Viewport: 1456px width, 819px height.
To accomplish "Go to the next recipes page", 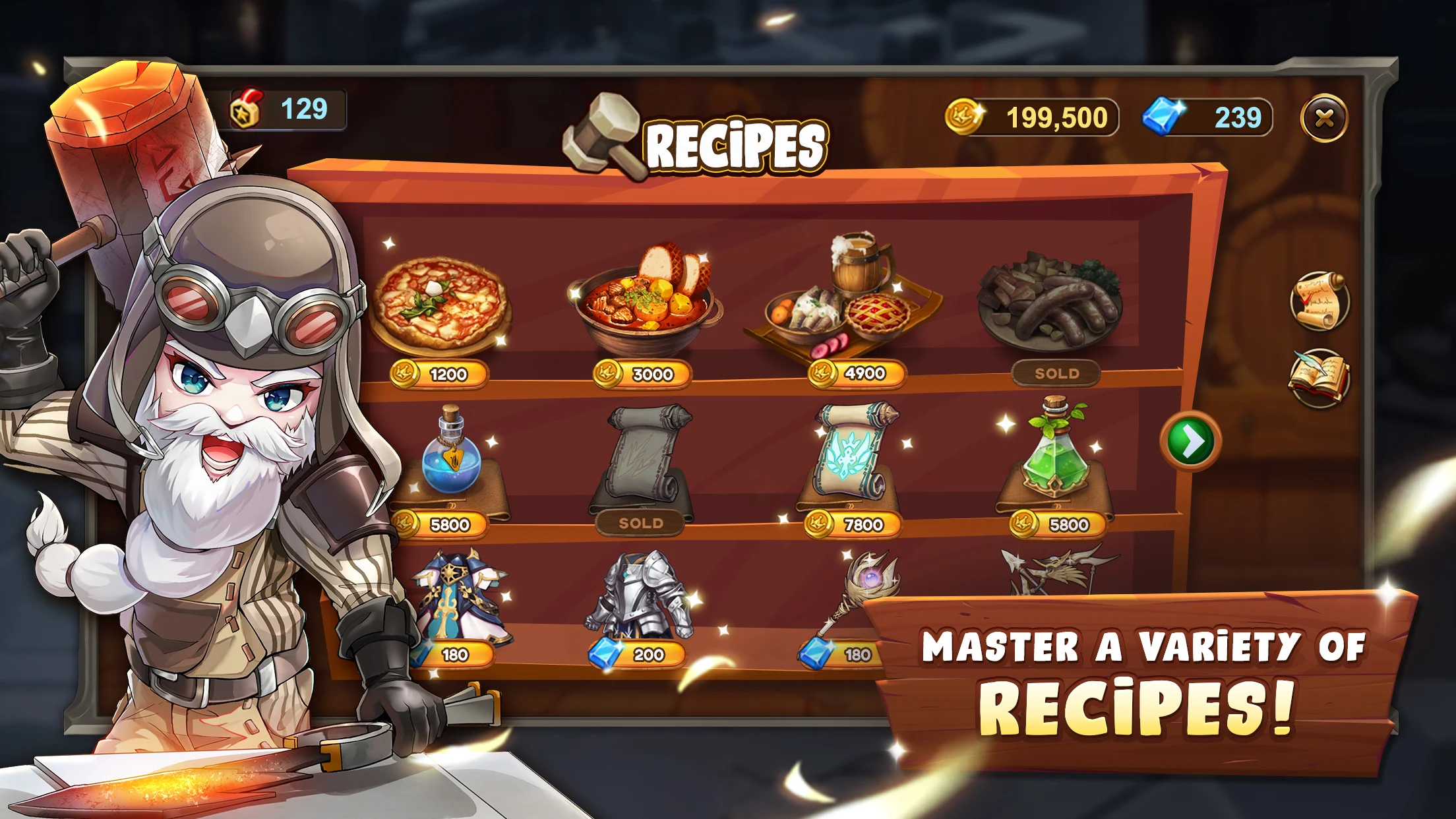I will point(1191,442).
